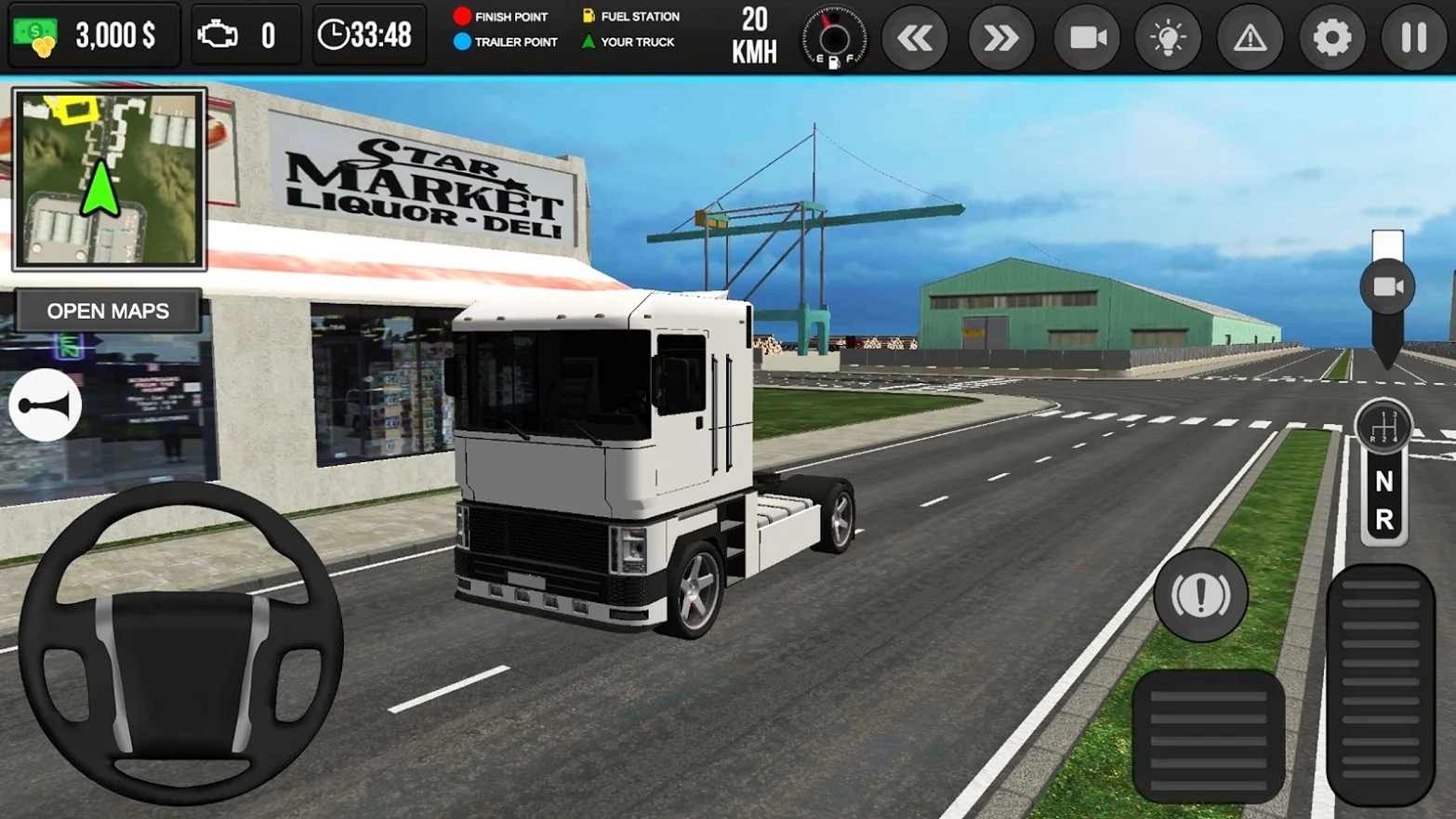The width and height of the screenshot is (1456, 819).
Task: Honk the truck horn
Action: [x=45, y=405]
